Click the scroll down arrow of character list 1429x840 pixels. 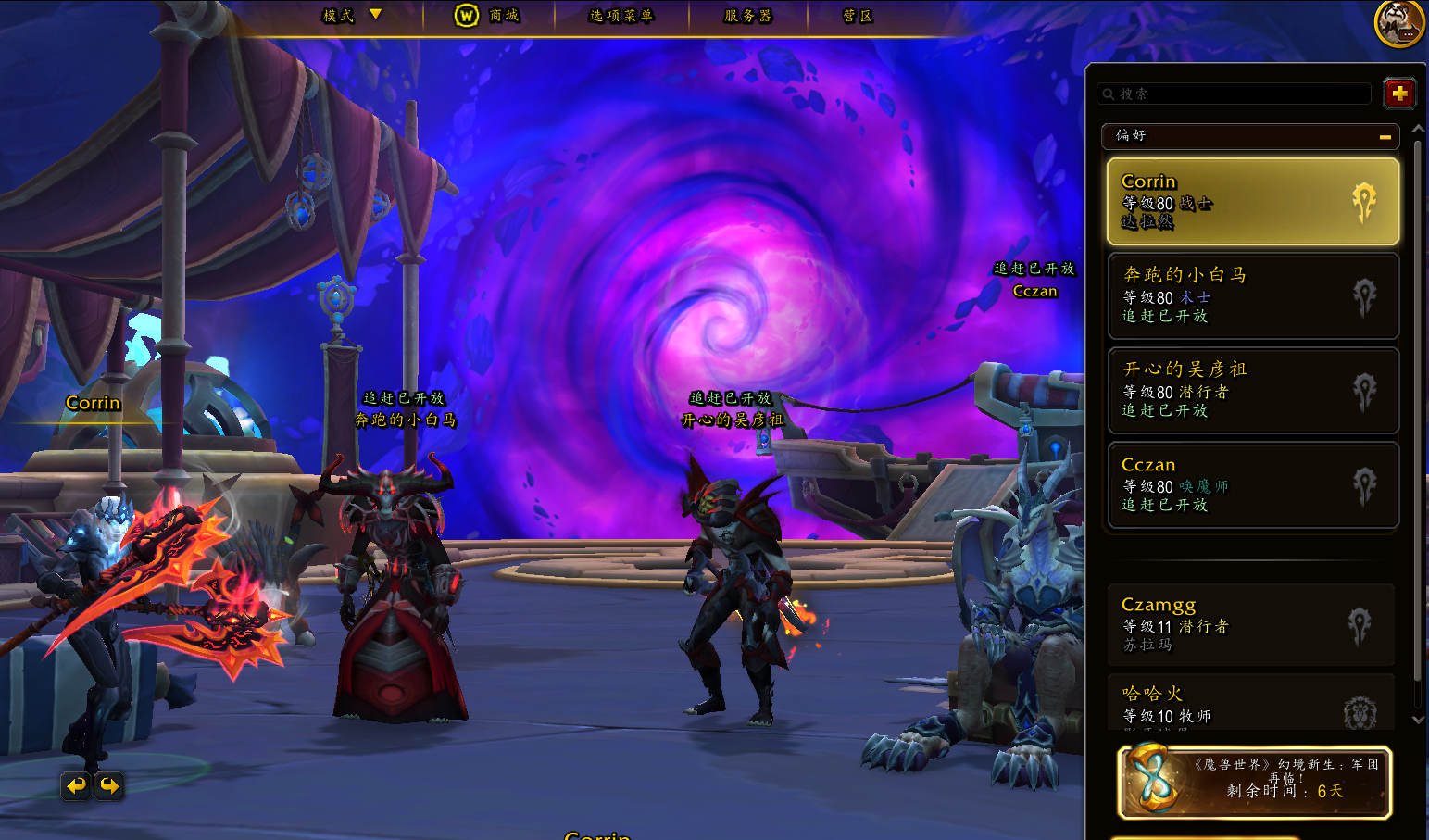click(x=1418, y=720)
